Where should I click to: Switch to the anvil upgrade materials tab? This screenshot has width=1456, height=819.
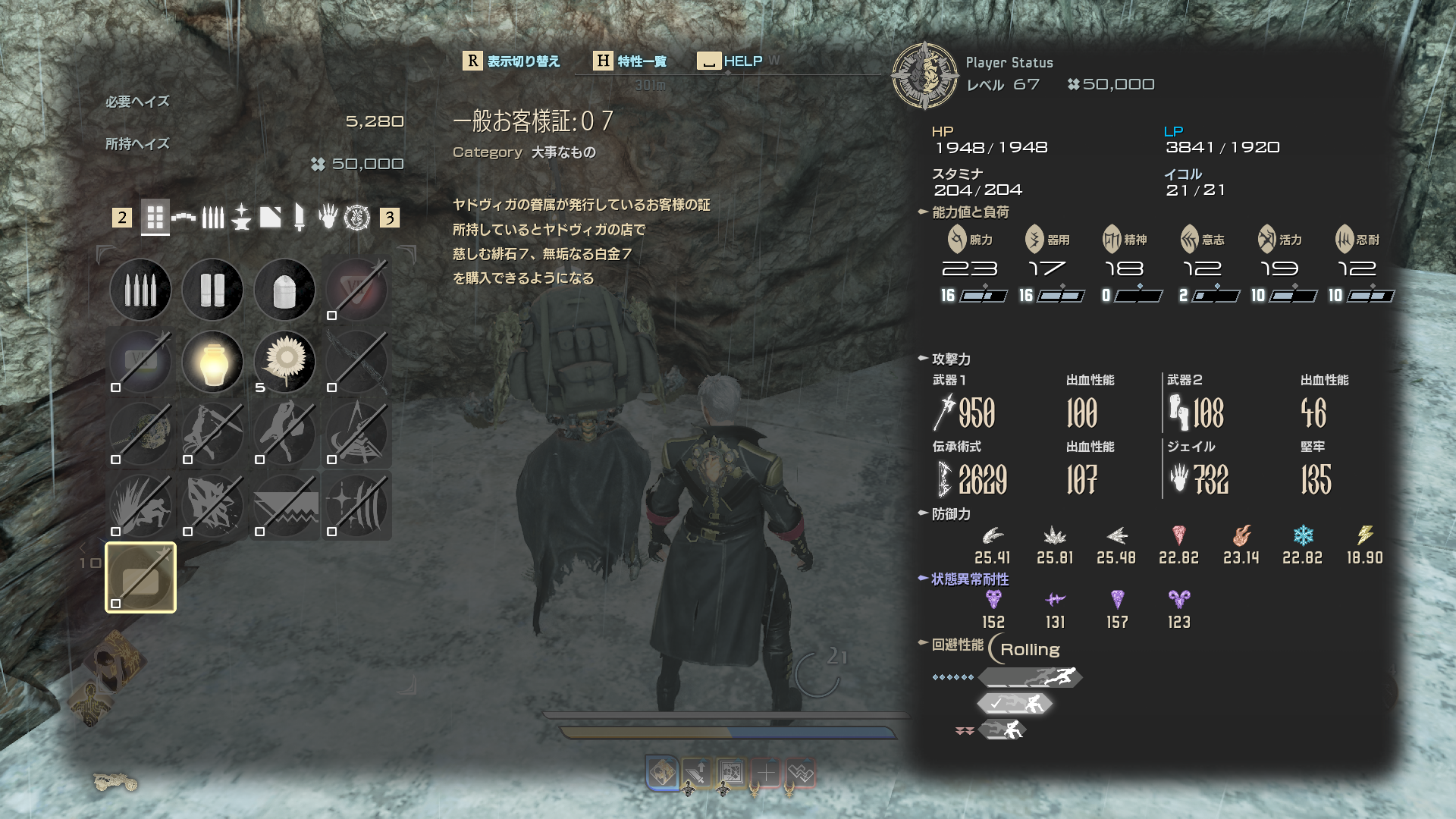241,218
